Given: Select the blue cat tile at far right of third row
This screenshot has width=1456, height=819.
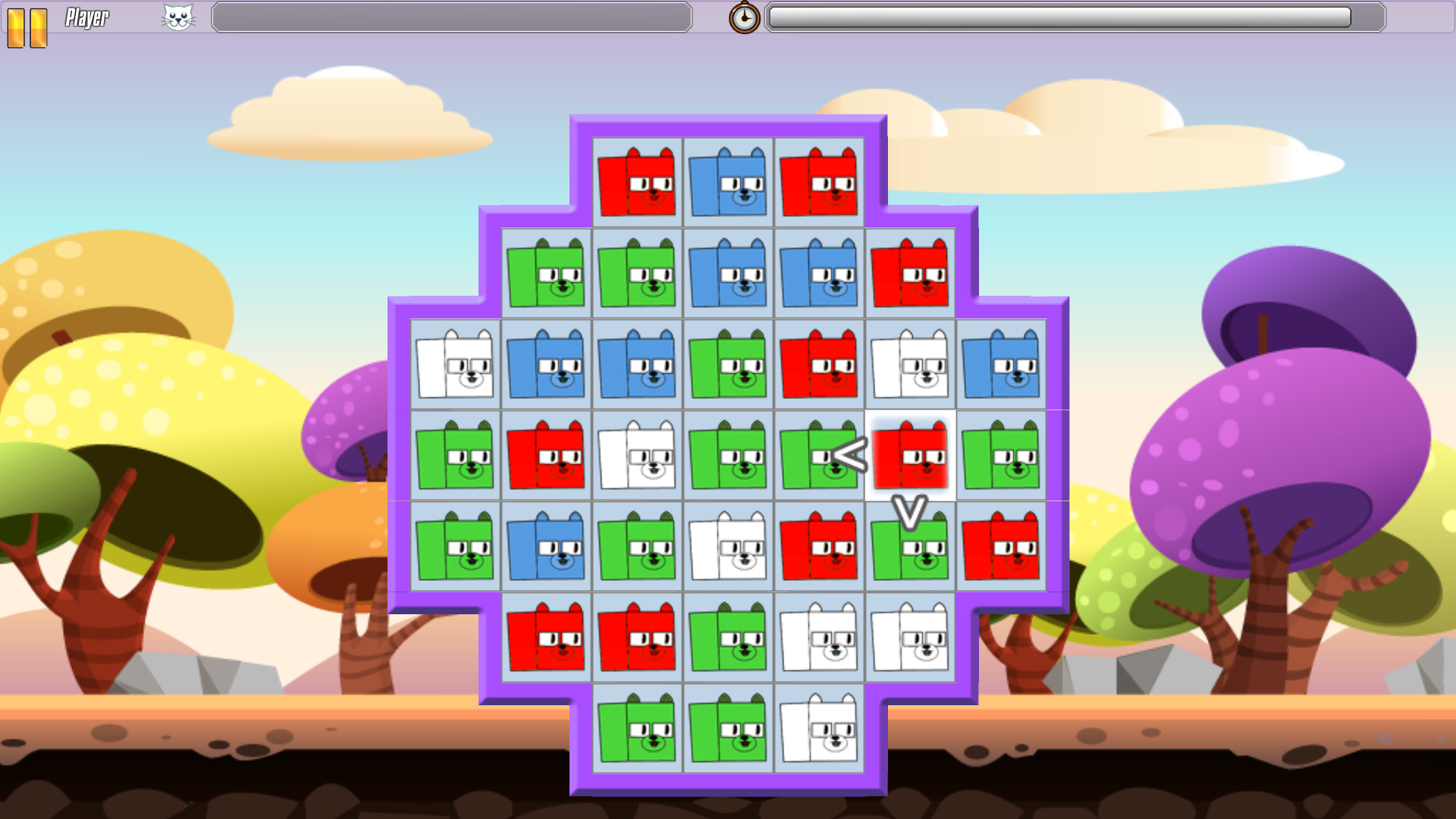Looking at the screenshot, I should (x=1001, y=366).
